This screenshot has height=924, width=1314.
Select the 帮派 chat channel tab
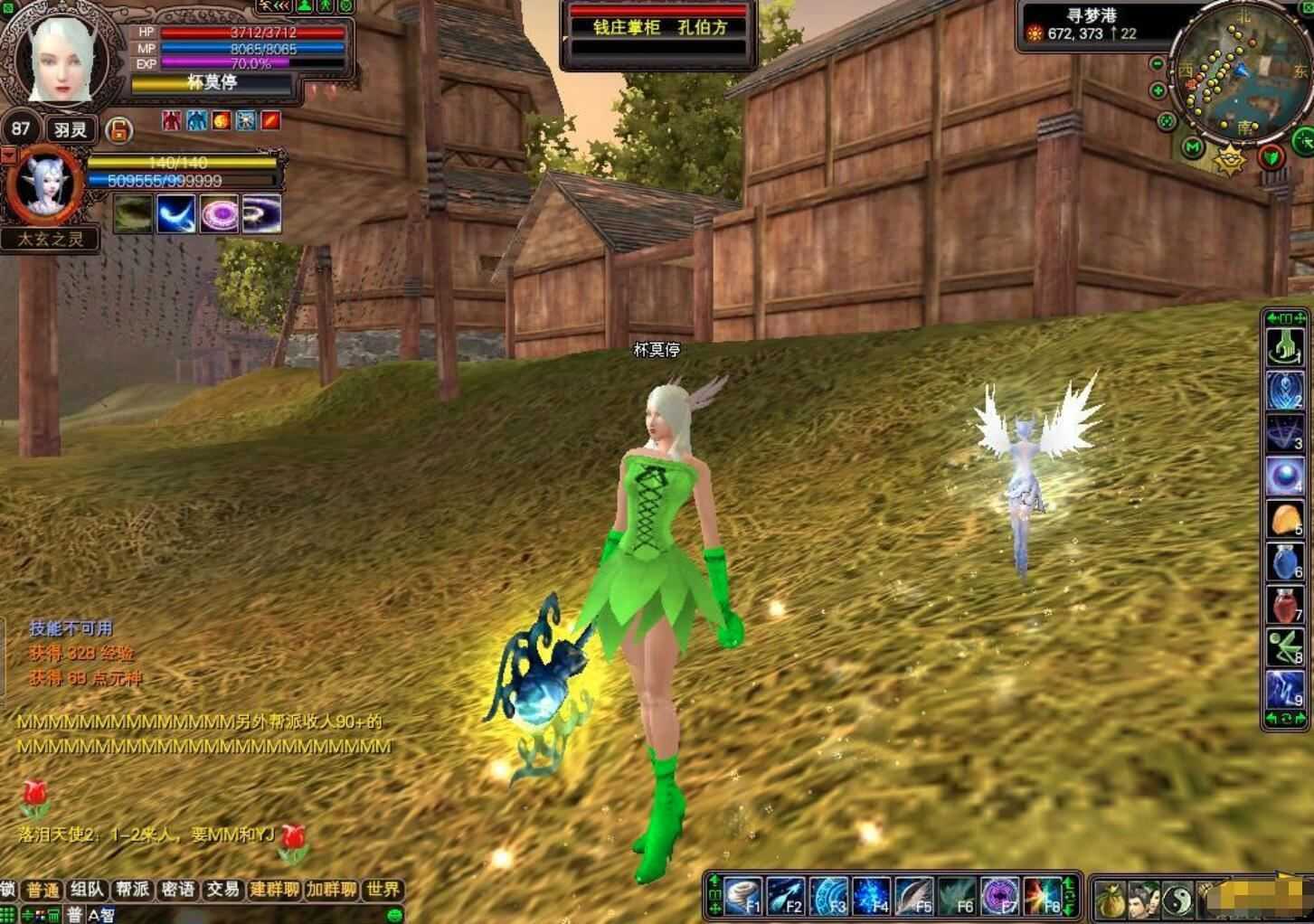click(x=132, y=890)
